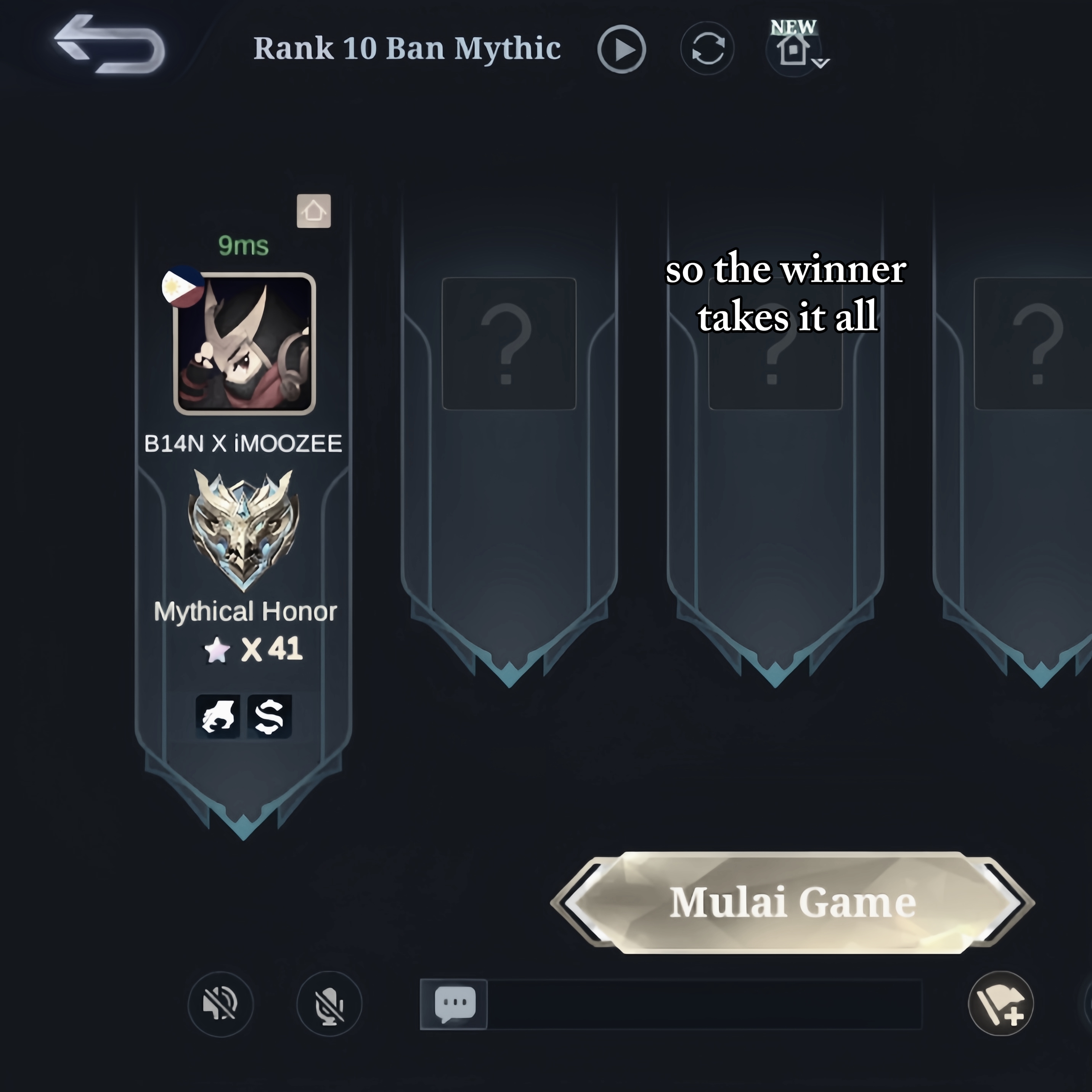1092x1092 pixels.
Task: Open the chat bubble button
Action: coord(454,1004)
